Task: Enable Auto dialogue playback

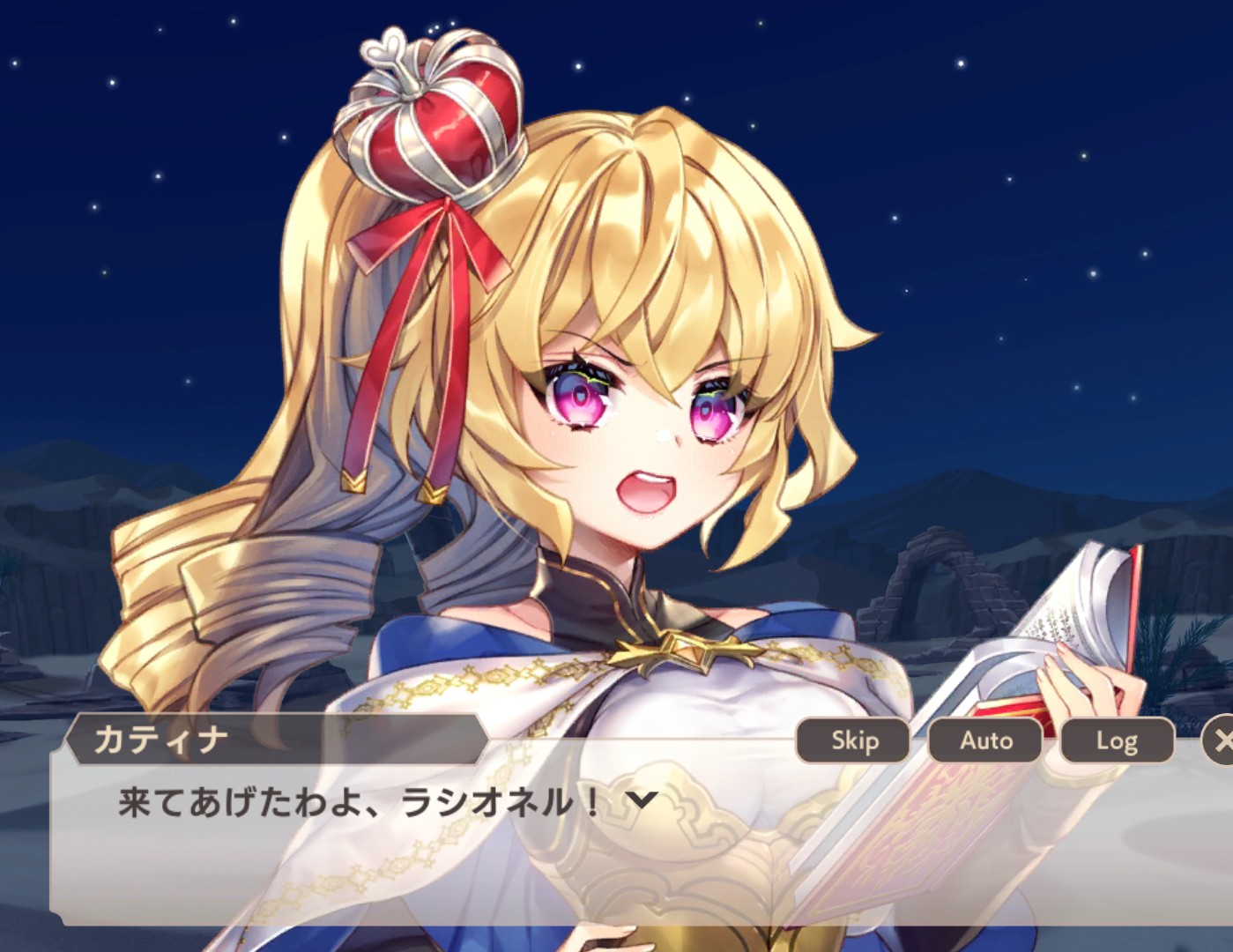Action: [985, 740]
